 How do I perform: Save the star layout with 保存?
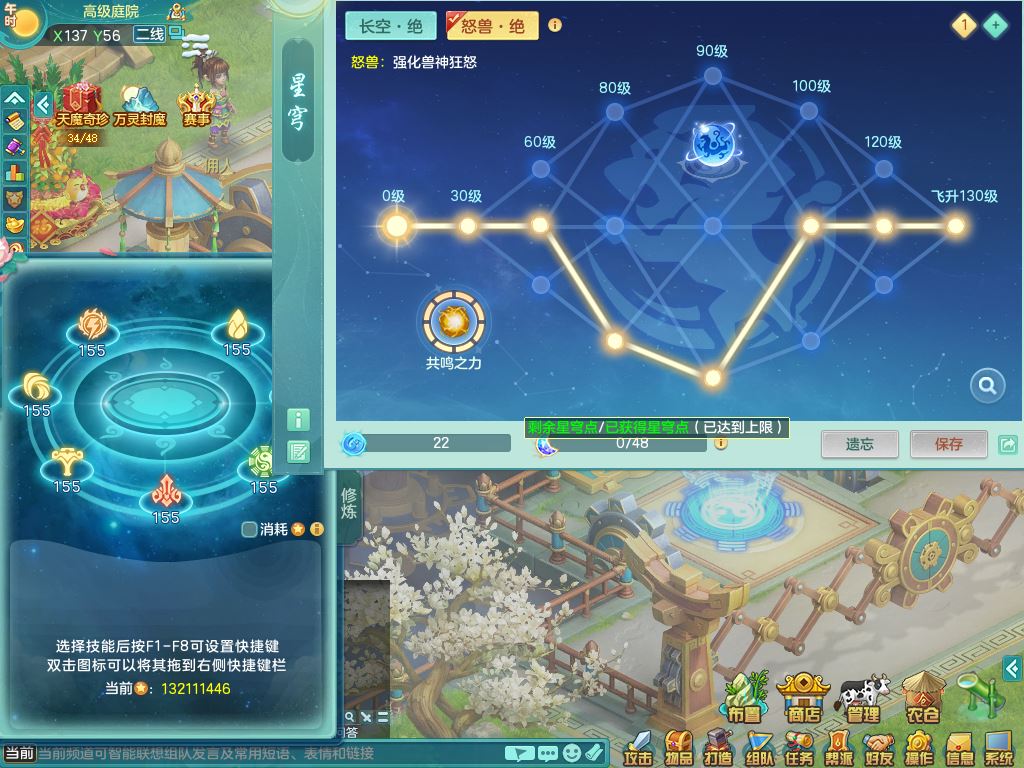point(948,444)
